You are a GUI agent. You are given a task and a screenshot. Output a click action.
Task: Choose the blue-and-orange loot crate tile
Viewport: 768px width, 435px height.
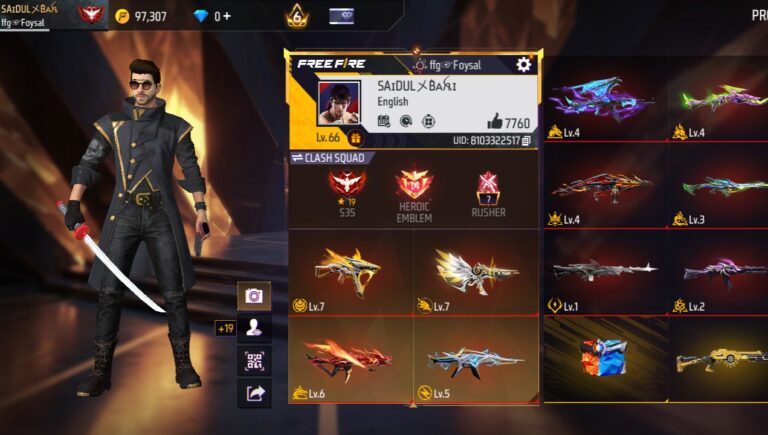(604, 357)
